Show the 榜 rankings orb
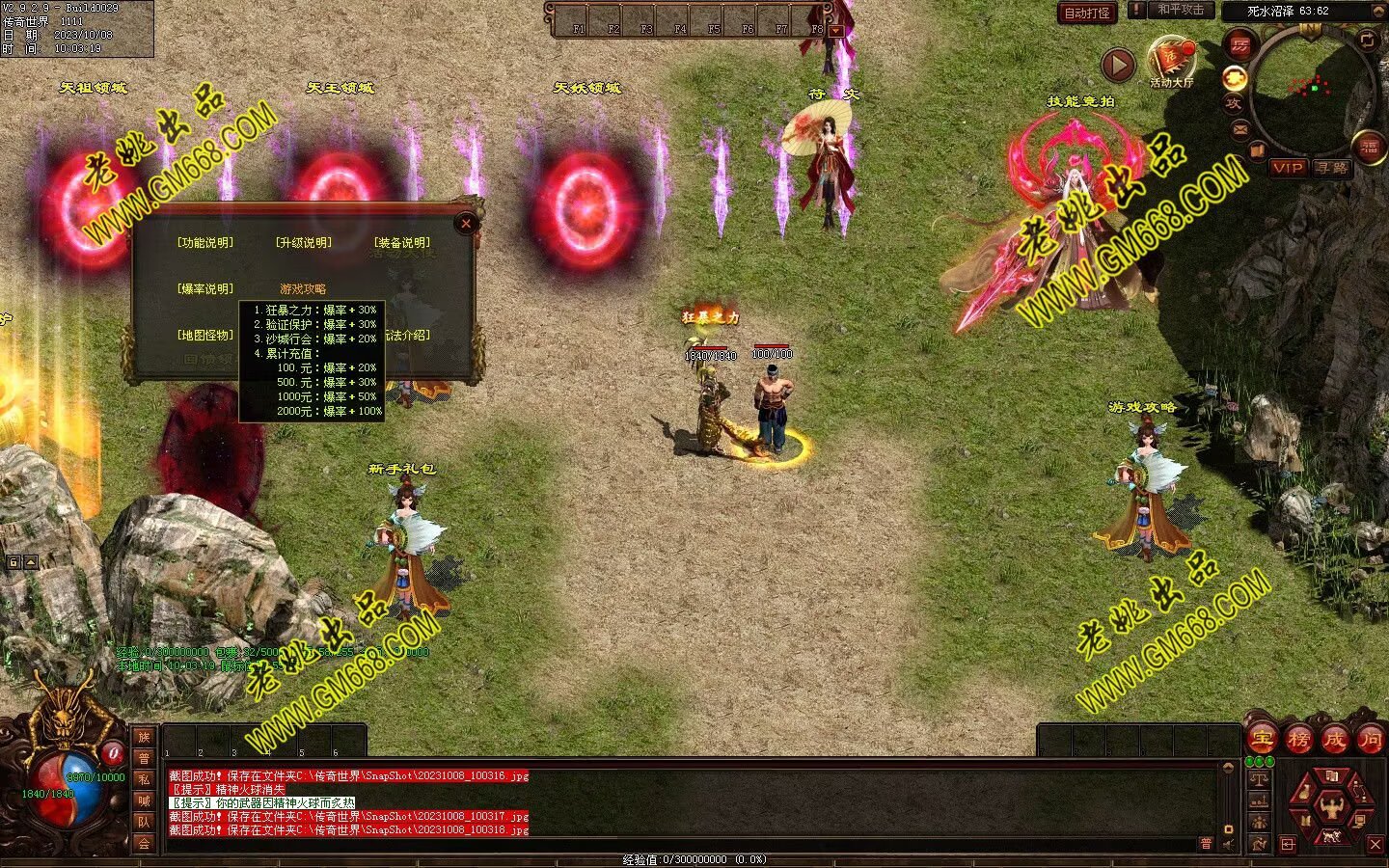This screenshot has height=868, width=1389. click(x=1298, y=740)
